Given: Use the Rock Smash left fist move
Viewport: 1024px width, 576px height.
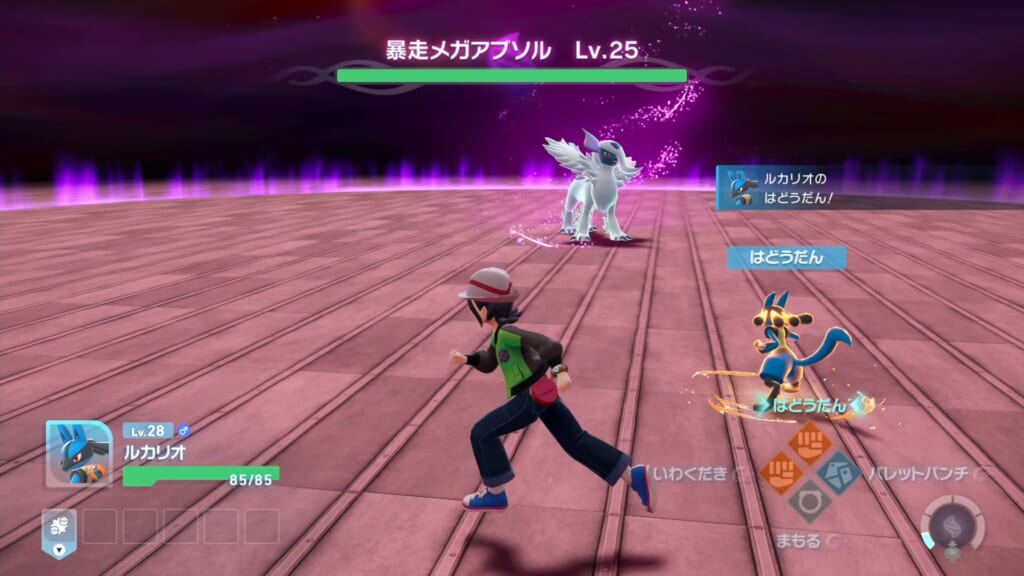Looking at the screenshot, I should click(781, 472).
